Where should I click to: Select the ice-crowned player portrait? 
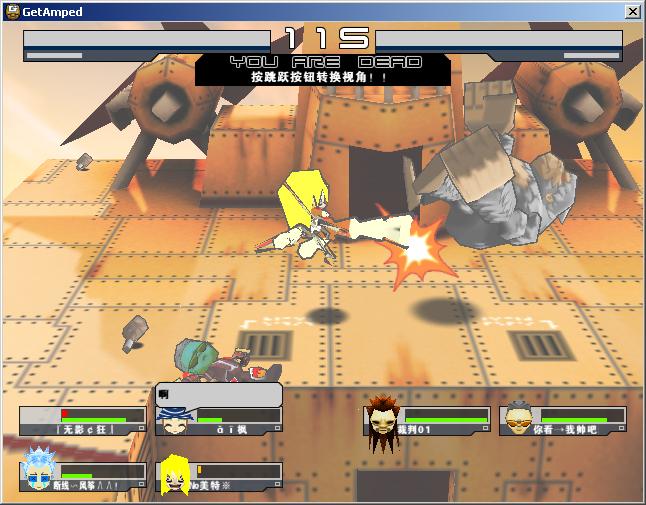pyautogui.click(x=38, y=472)
